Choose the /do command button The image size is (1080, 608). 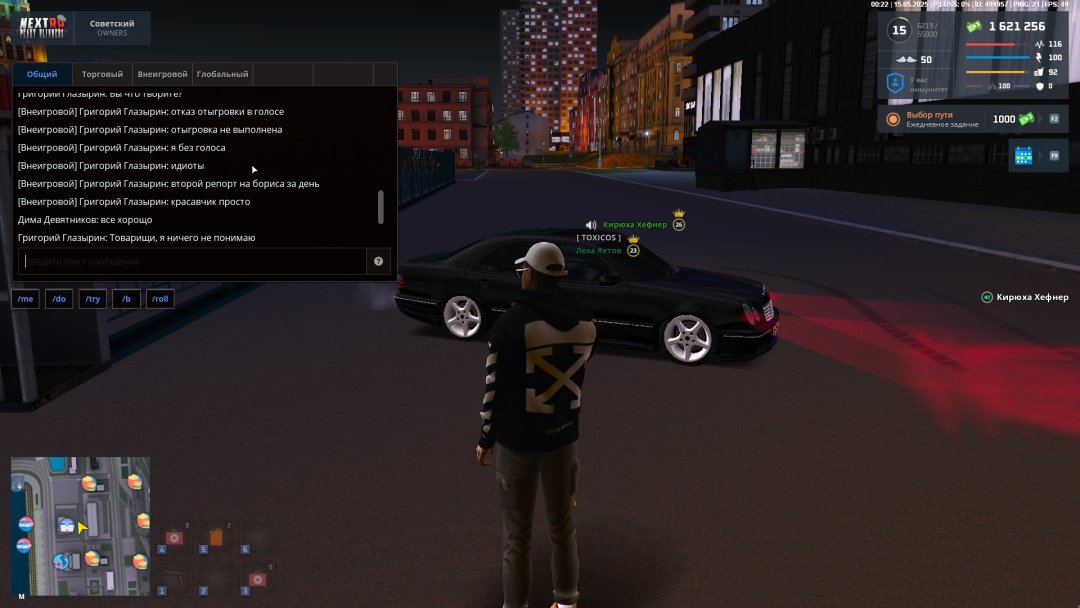[x=59, y=299]
